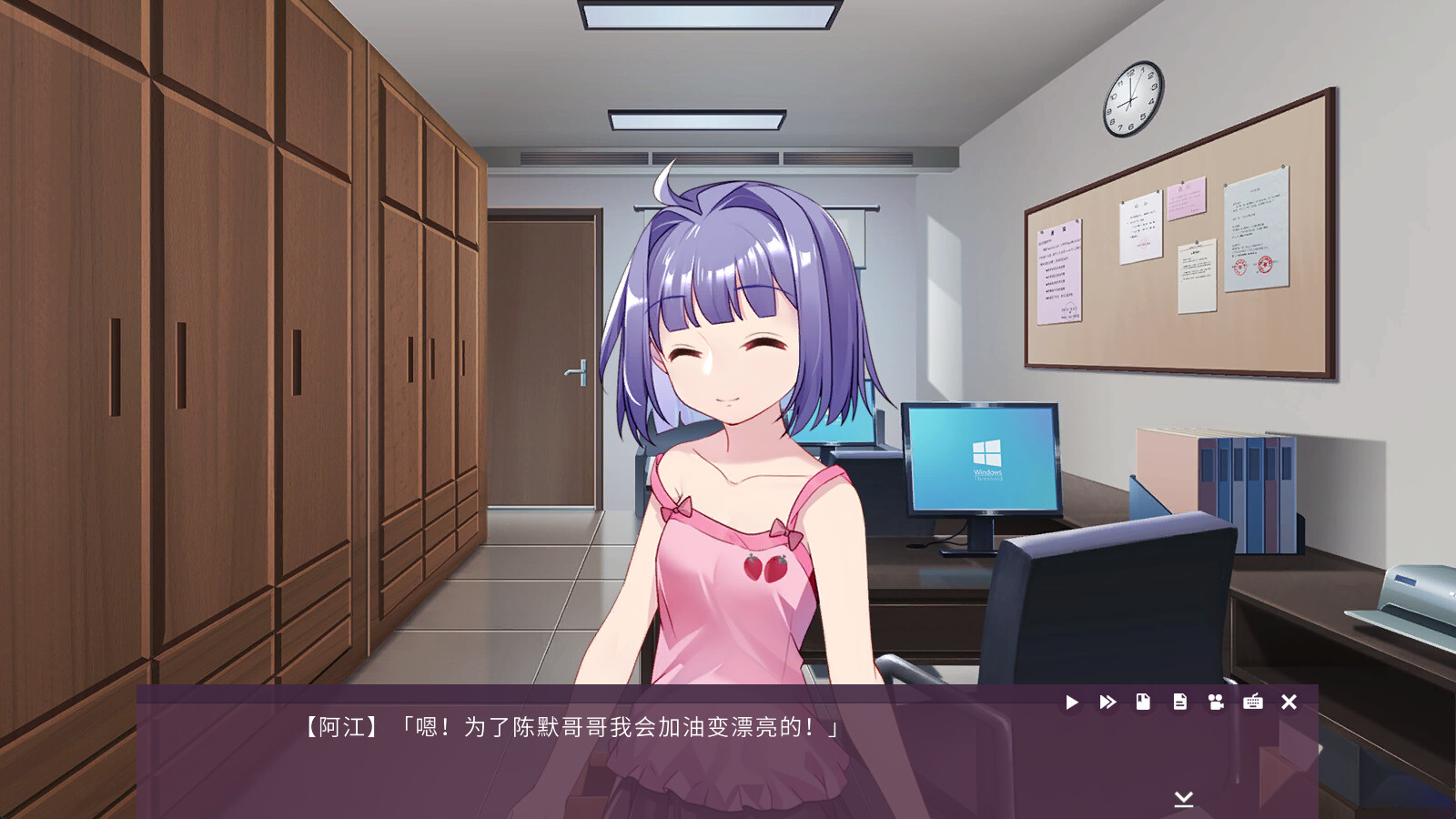Open the save screen bookmark icon
The image size is (1456, 819).
click(1144, 703)
